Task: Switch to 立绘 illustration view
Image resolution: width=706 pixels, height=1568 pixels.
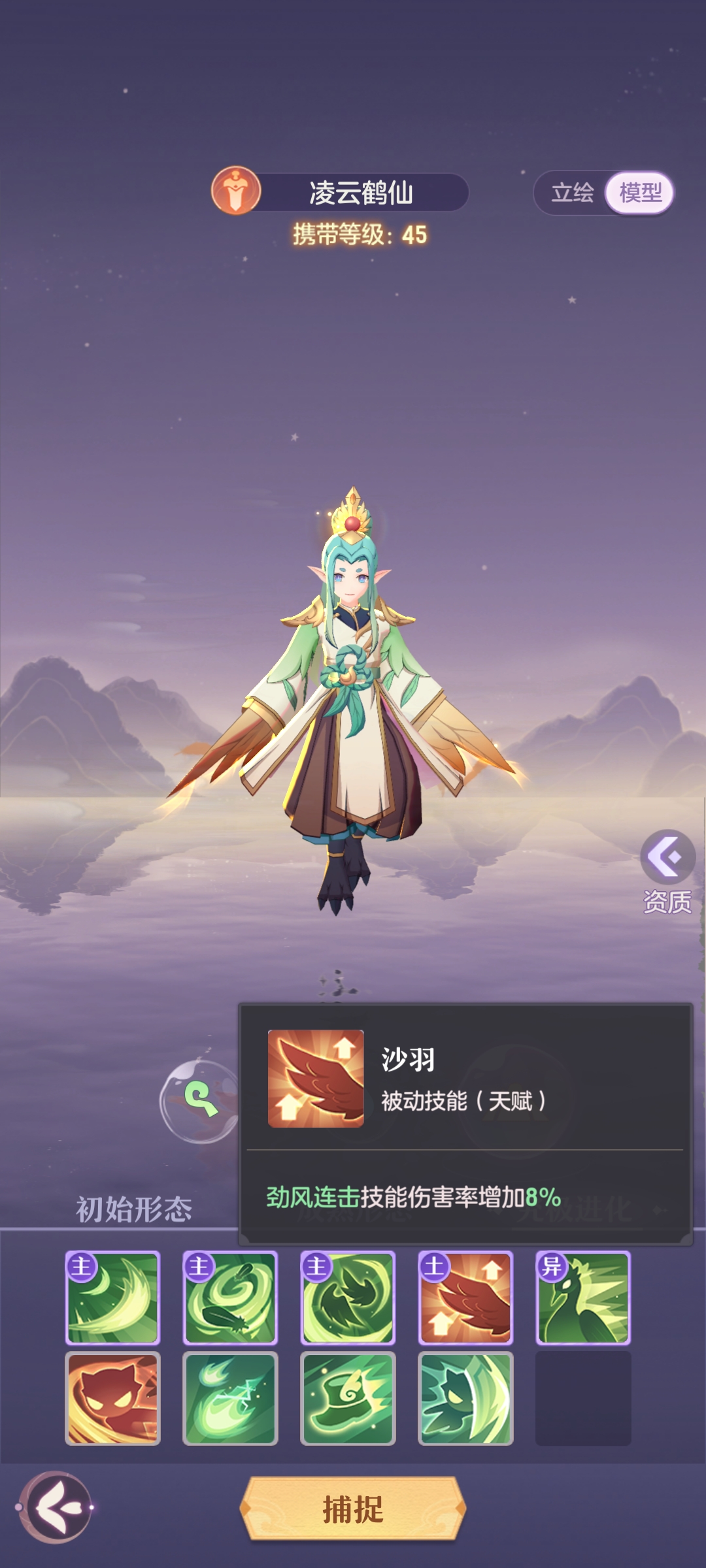Action: (x=573, y=193)
